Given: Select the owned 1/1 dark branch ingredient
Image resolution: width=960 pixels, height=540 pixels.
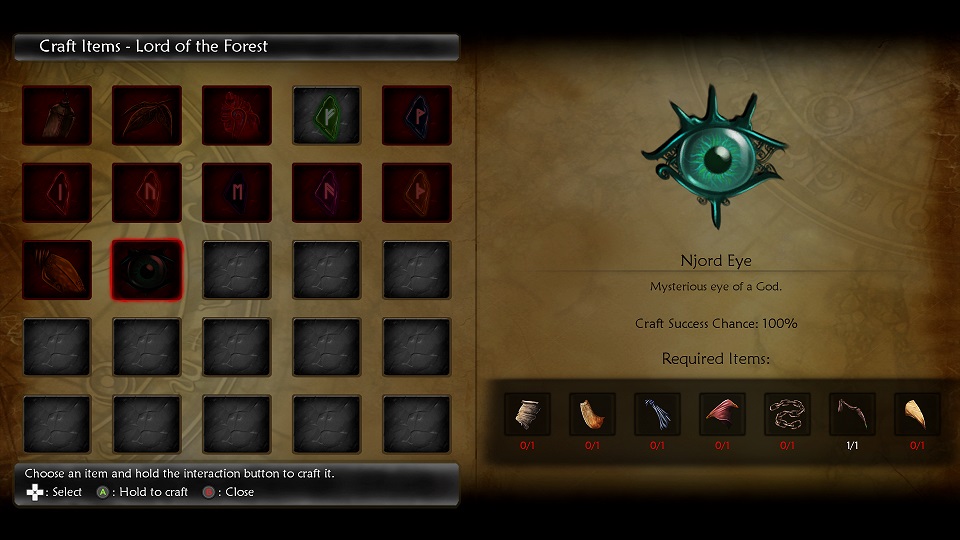Looking at the screenshot, I should coord(852,414).
